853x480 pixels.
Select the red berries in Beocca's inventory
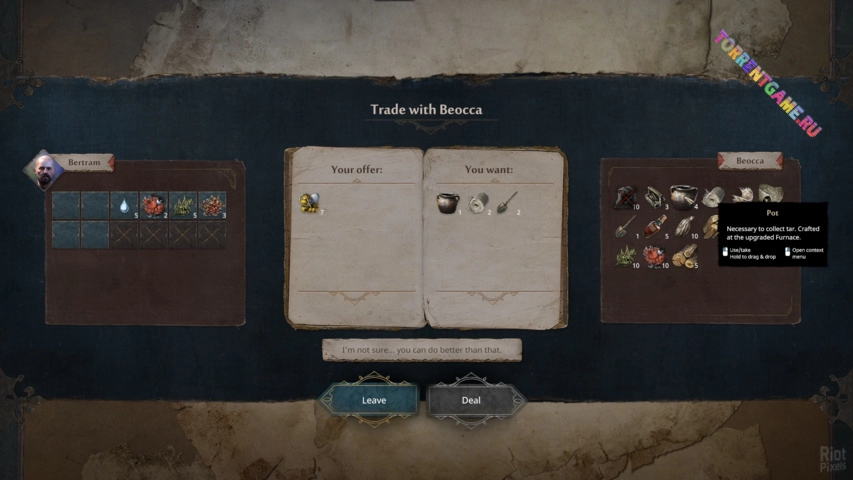click(x=656, y=257)
